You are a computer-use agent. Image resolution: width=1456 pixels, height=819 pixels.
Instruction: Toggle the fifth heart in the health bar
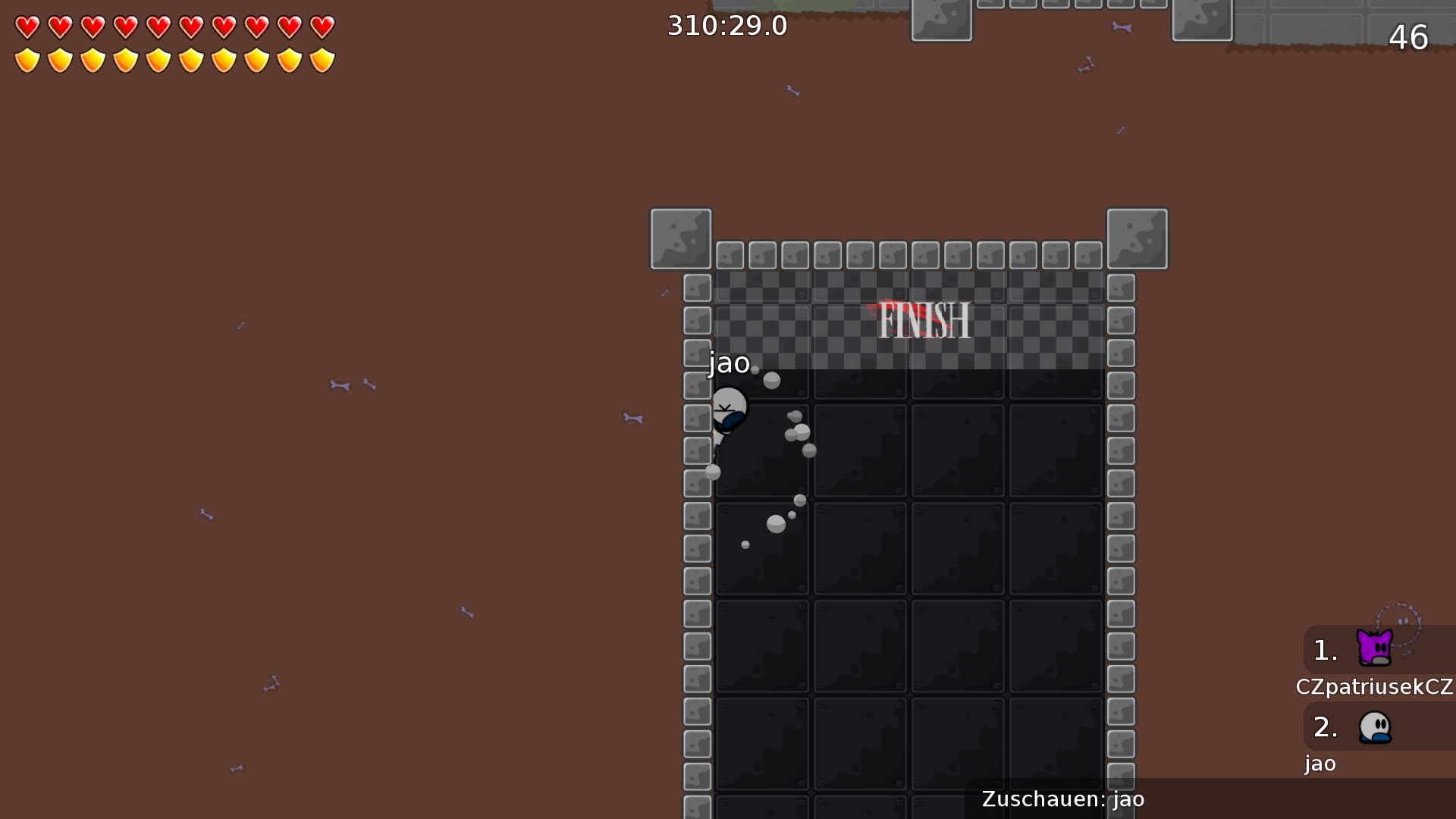(157, 27)
